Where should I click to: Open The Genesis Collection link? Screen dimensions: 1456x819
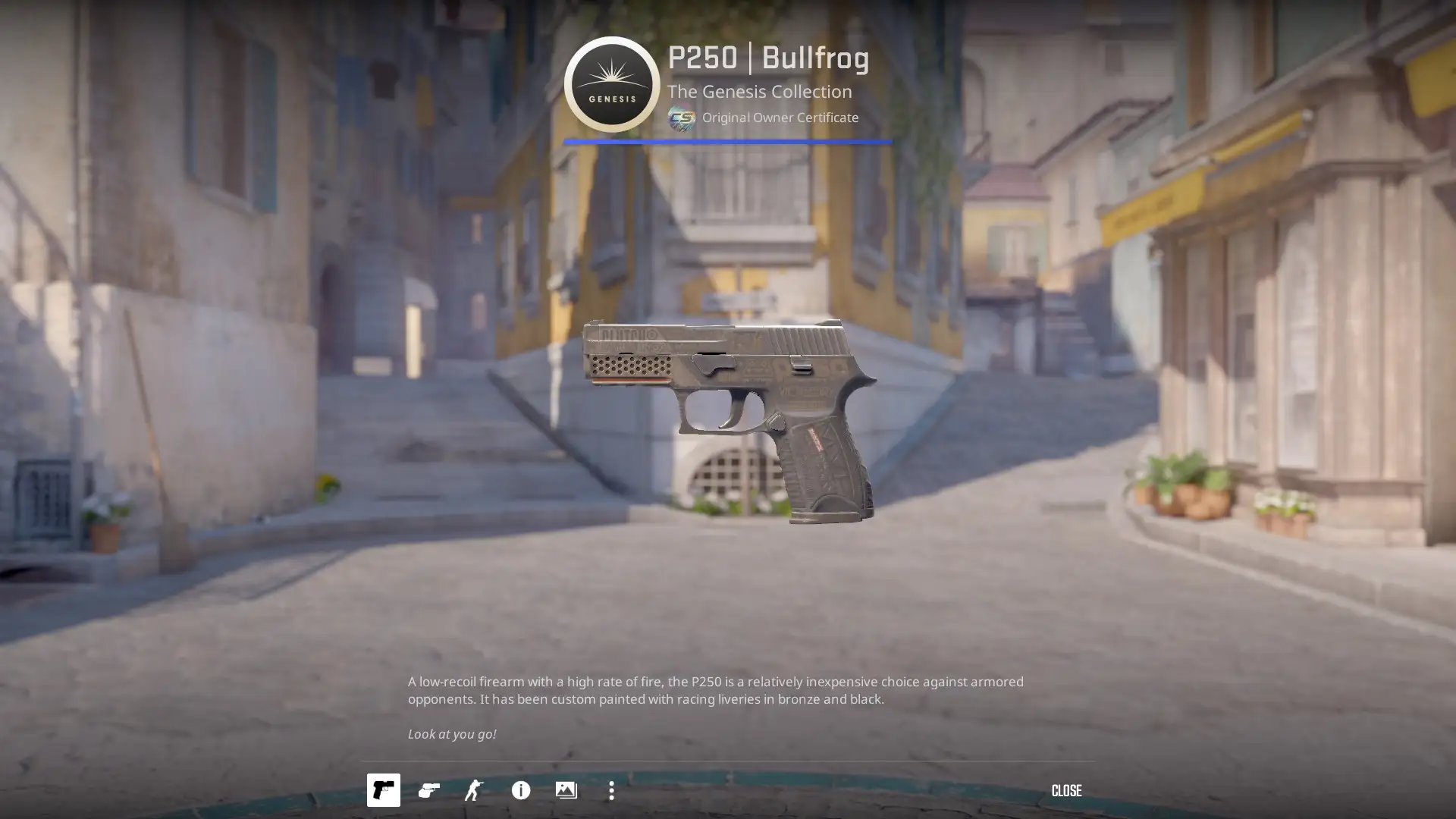pos(759,92)
